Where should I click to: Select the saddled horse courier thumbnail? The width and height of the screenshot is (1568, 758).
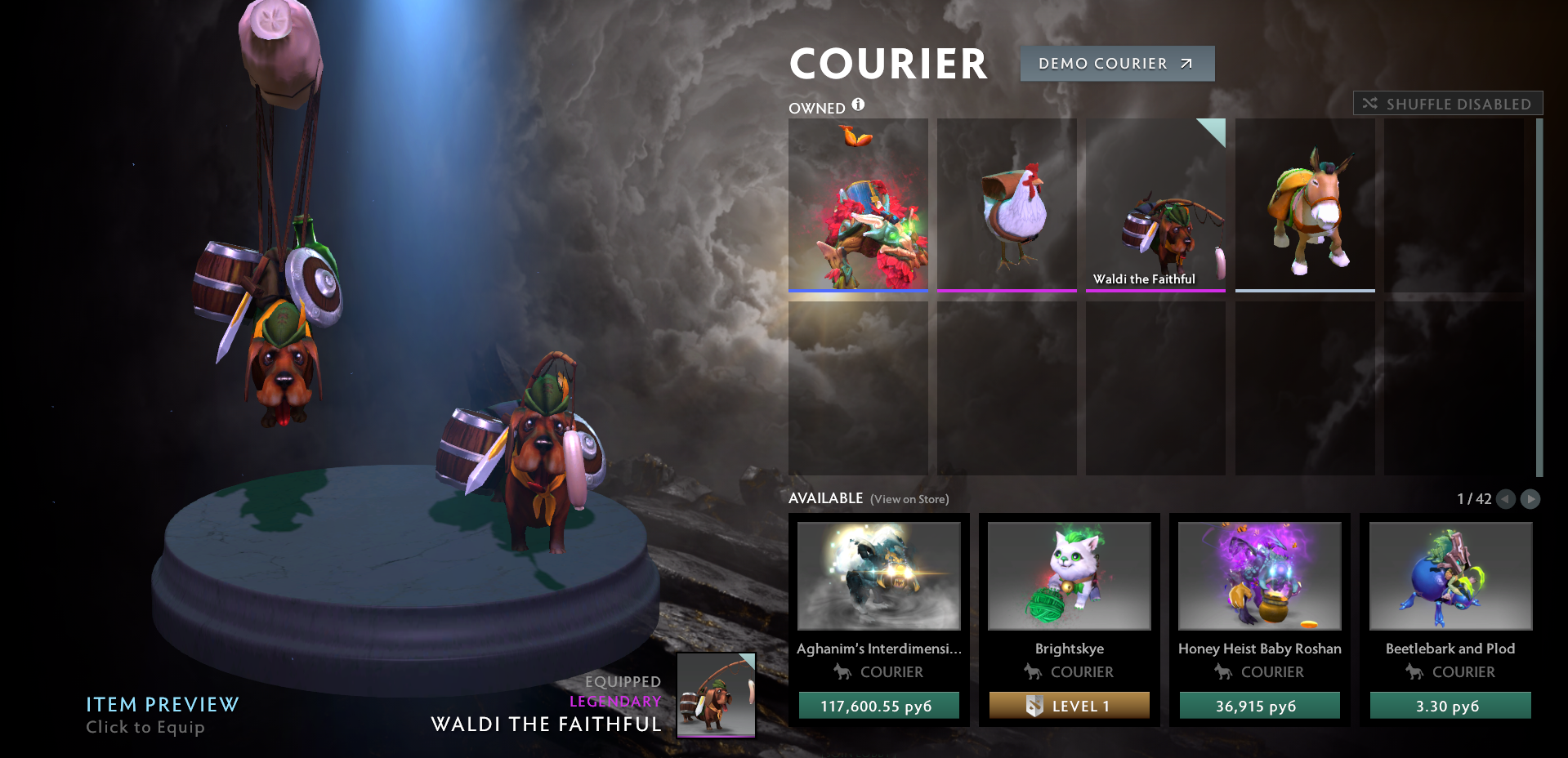pos(1304,205)
